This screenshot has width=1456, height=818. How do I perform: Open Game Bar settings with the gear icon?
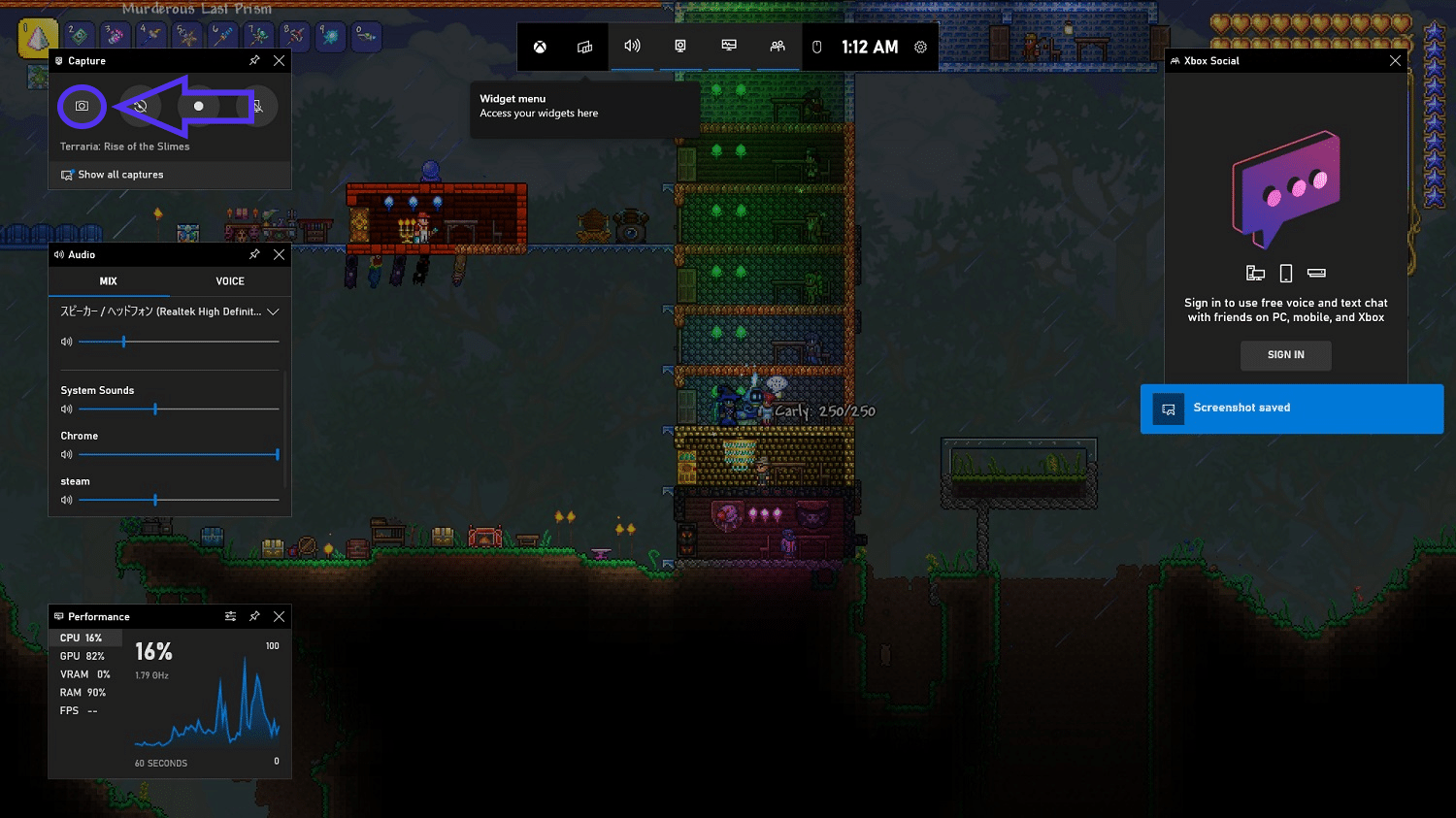point(919,46)
